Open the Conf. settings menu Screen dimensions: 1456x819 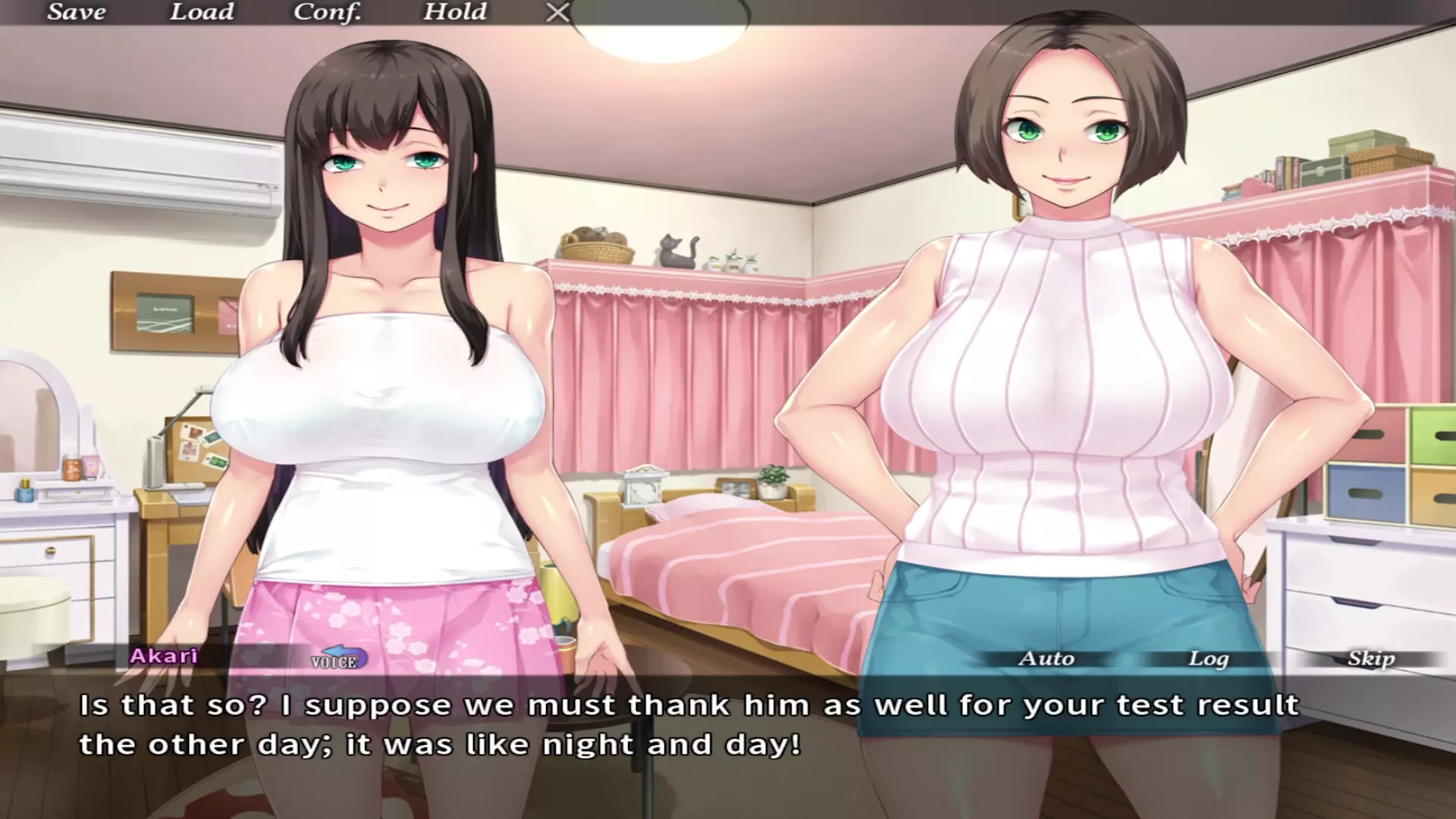pyautogui.click(x=327, y=12)
